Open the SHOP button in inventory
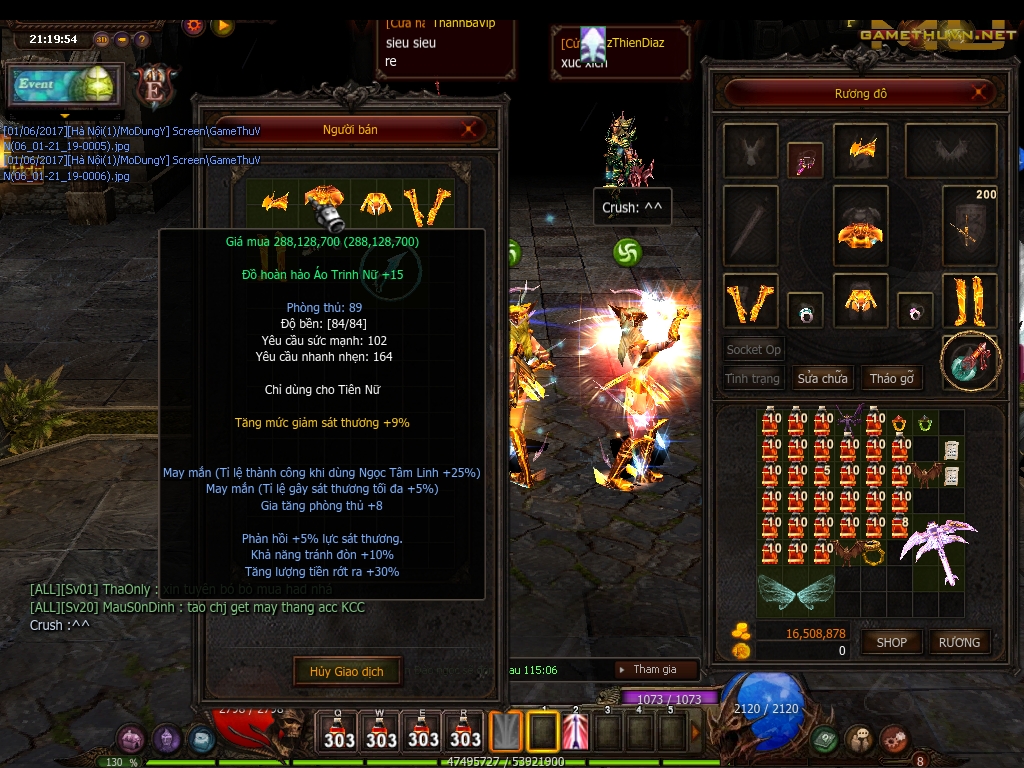Viewport: 1024px width, 768px height. tap(891, 642)
